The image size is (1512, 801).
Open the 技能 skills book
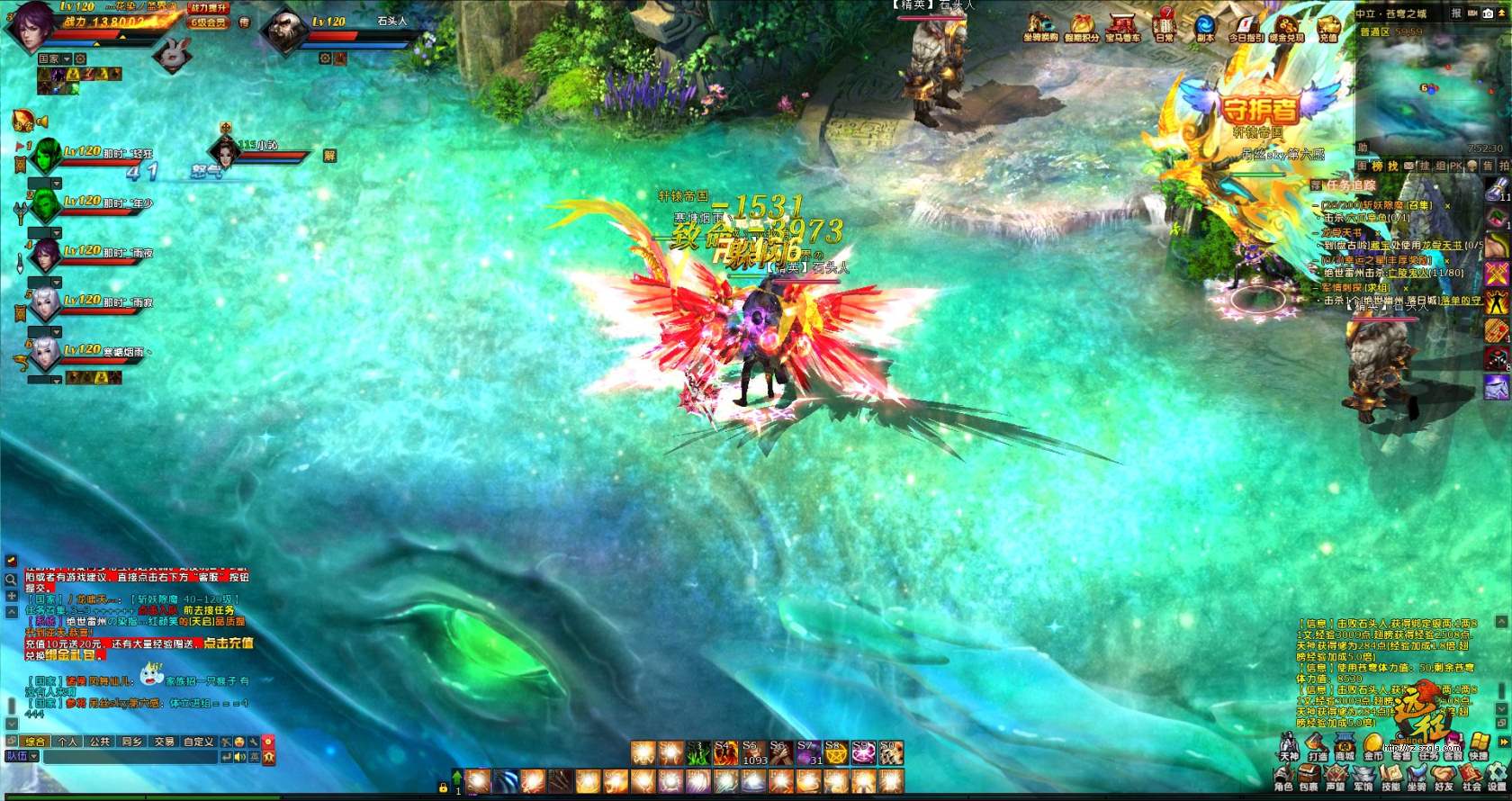(1390, 778)
